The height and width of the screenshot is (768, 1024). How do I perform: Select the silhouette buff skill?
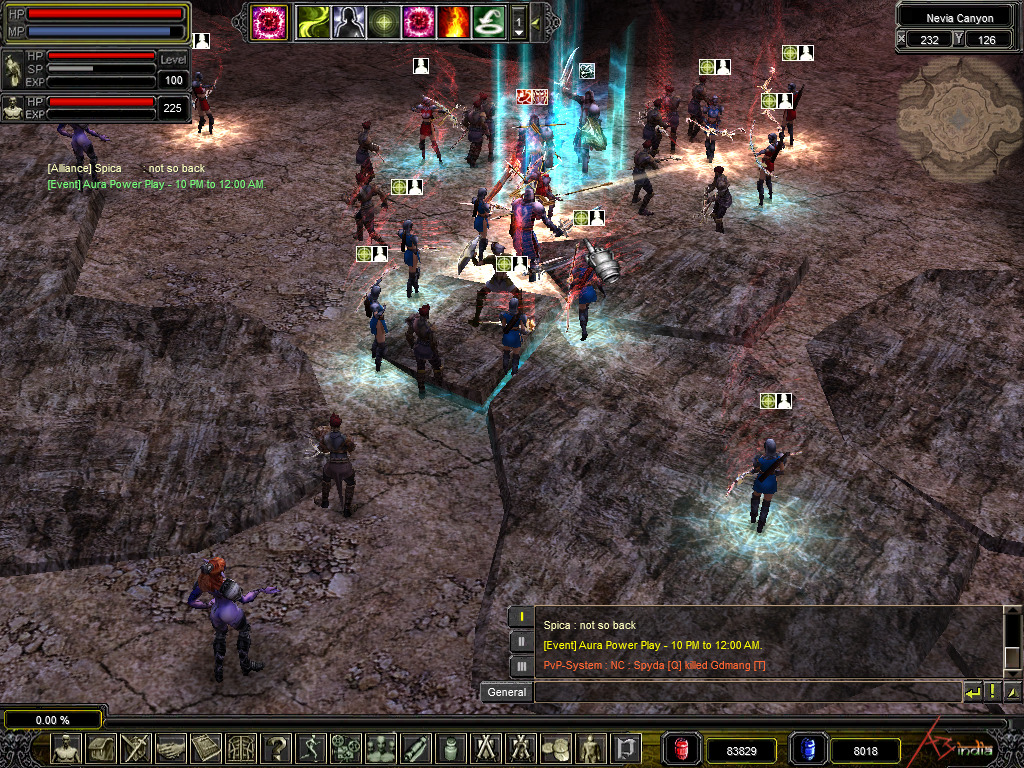pyautogui.click(x=349, y=21)
